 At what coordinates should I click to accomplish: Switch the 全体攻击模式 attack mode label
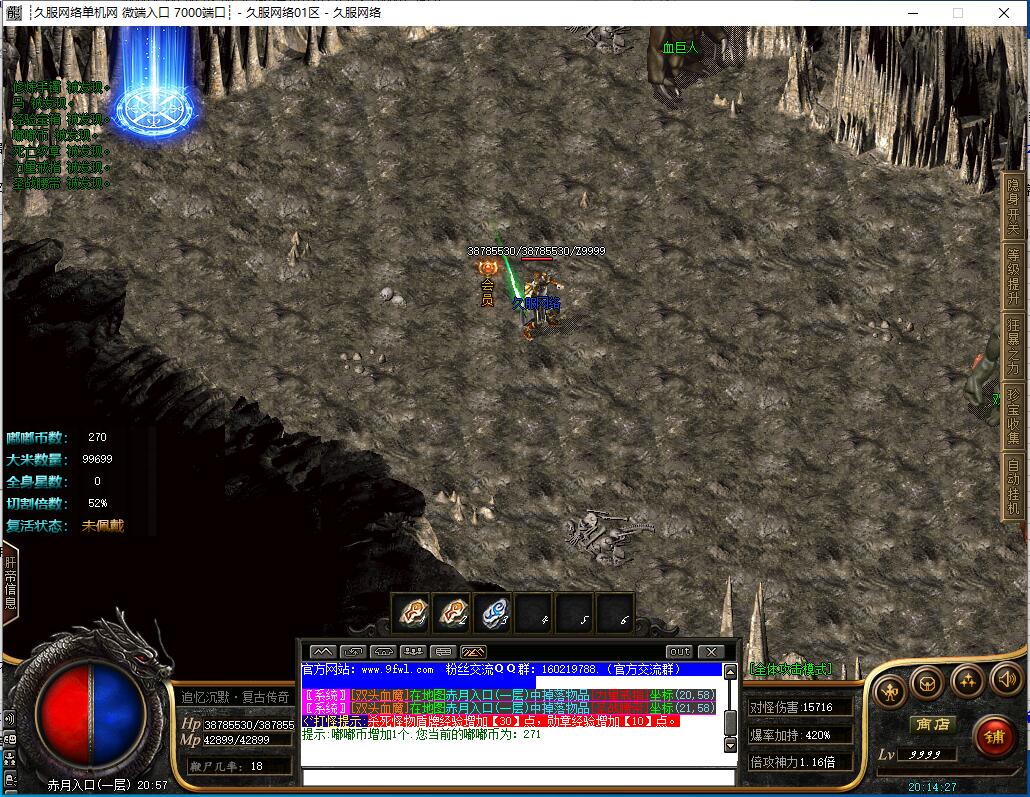[790, 668]
